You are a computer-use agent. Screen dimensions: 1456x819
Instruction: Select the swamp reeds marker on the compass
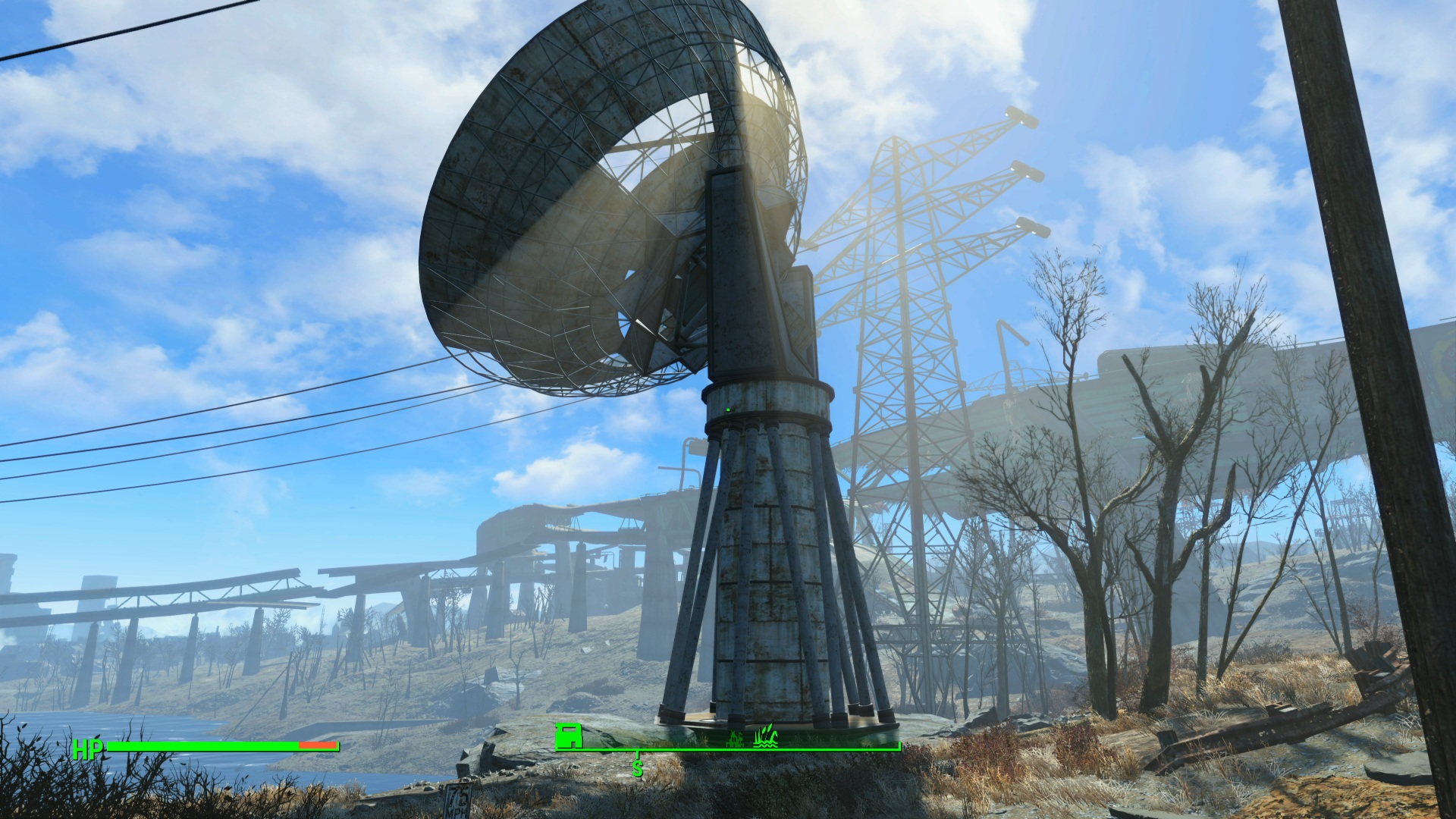pos(767,737)
